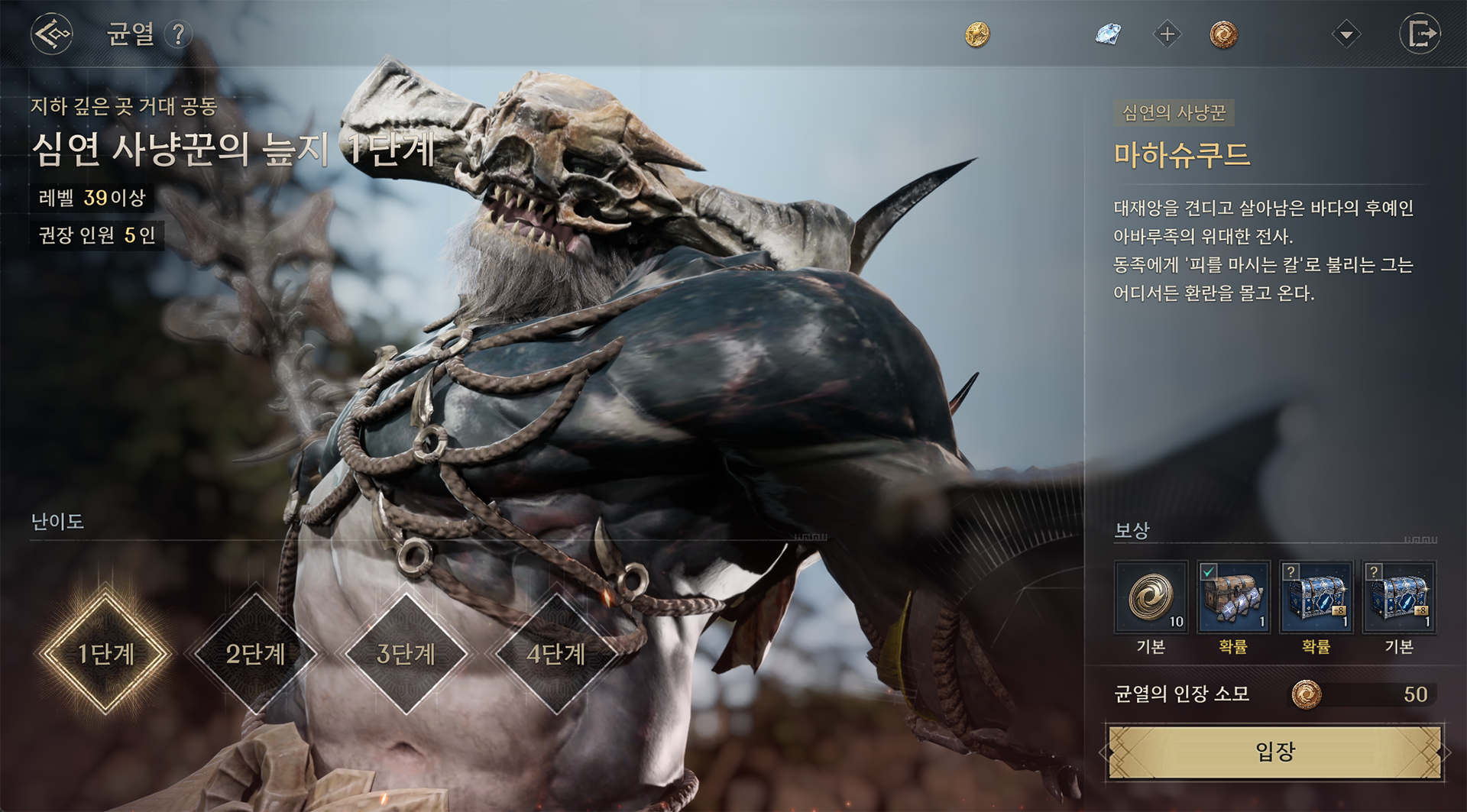Open the gold coin currency icon
This screenshot has width=1467, height=812.
pyautogui.click(x=977, y=34)
